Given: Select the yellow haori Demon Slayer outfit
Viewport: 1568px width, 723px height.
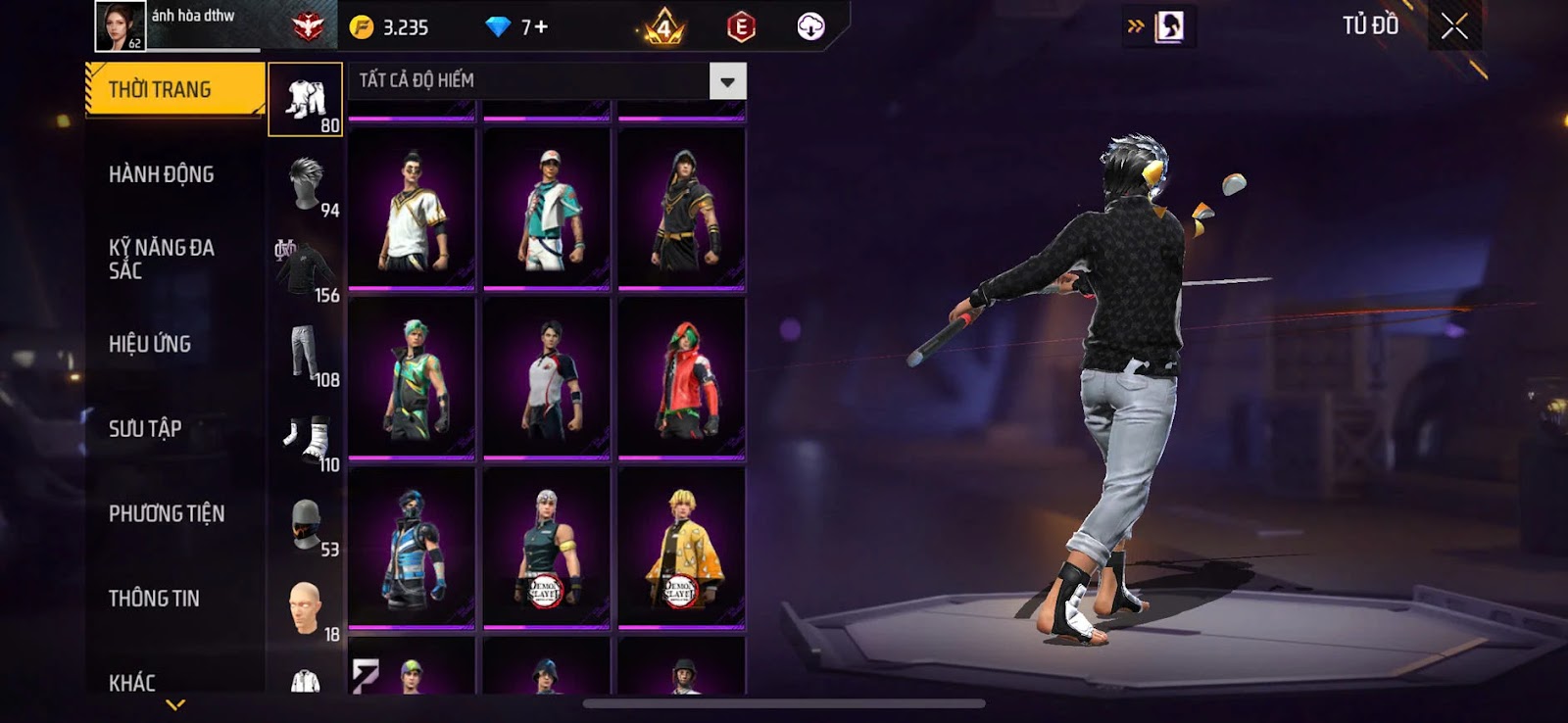Looking at the screenshot, I should [682, 547].
